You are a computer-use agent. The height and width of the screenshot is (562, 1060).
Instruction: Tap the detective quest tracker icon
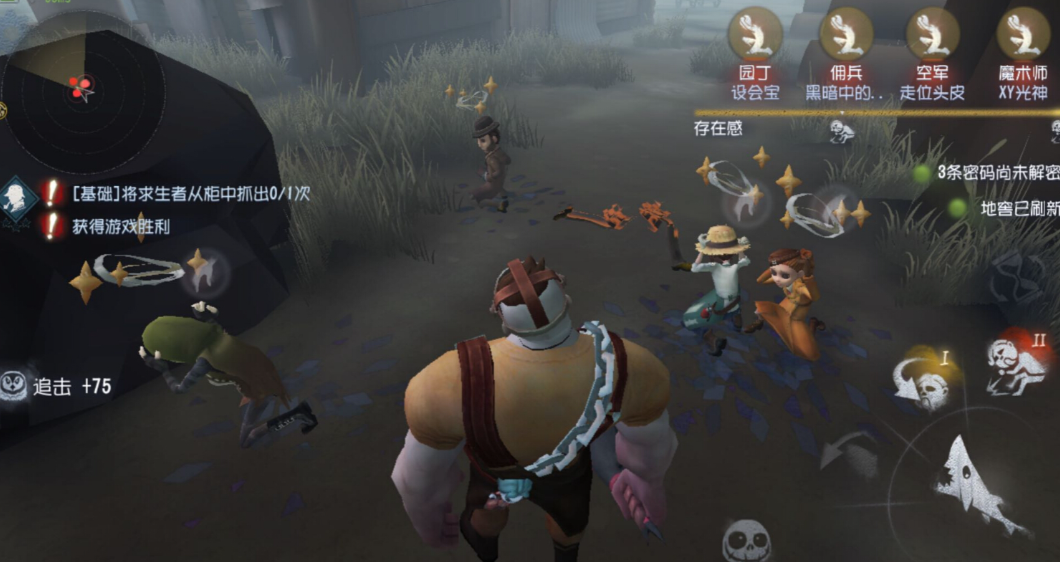[x=19, y=194]
